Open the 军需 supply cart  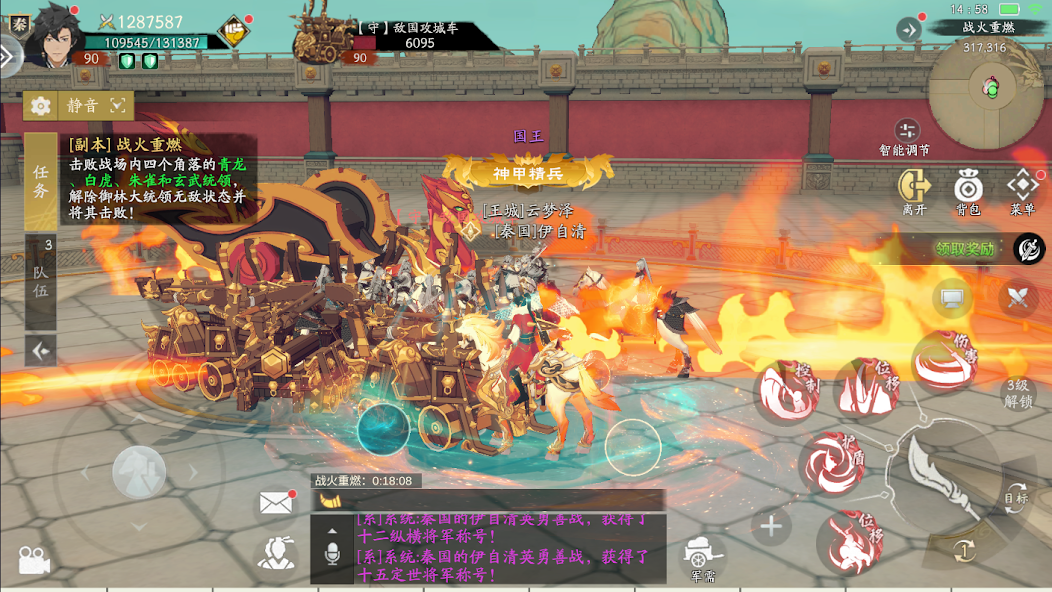(704, 557)
